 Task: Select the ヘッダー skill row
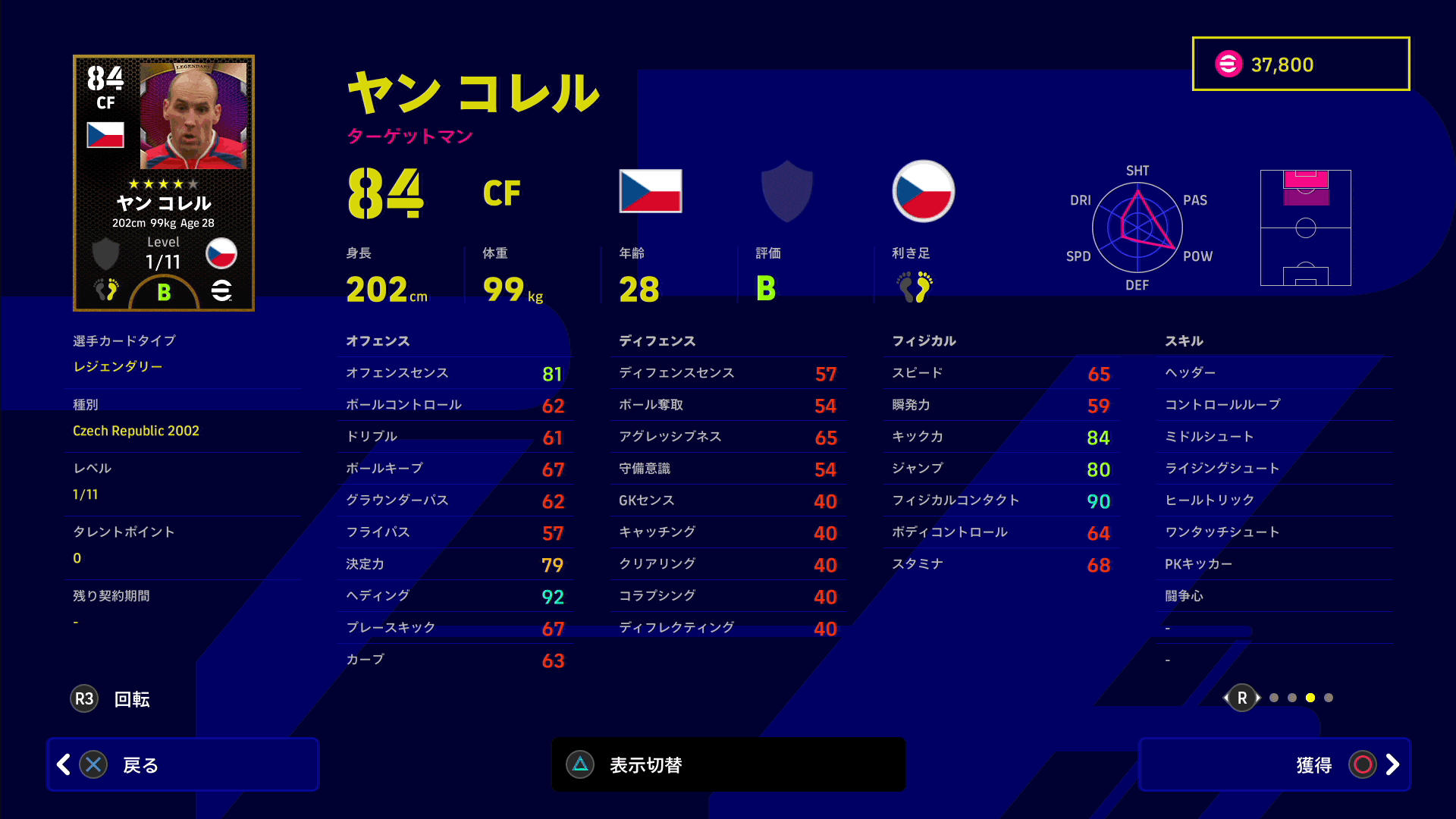click(1274, 372)
